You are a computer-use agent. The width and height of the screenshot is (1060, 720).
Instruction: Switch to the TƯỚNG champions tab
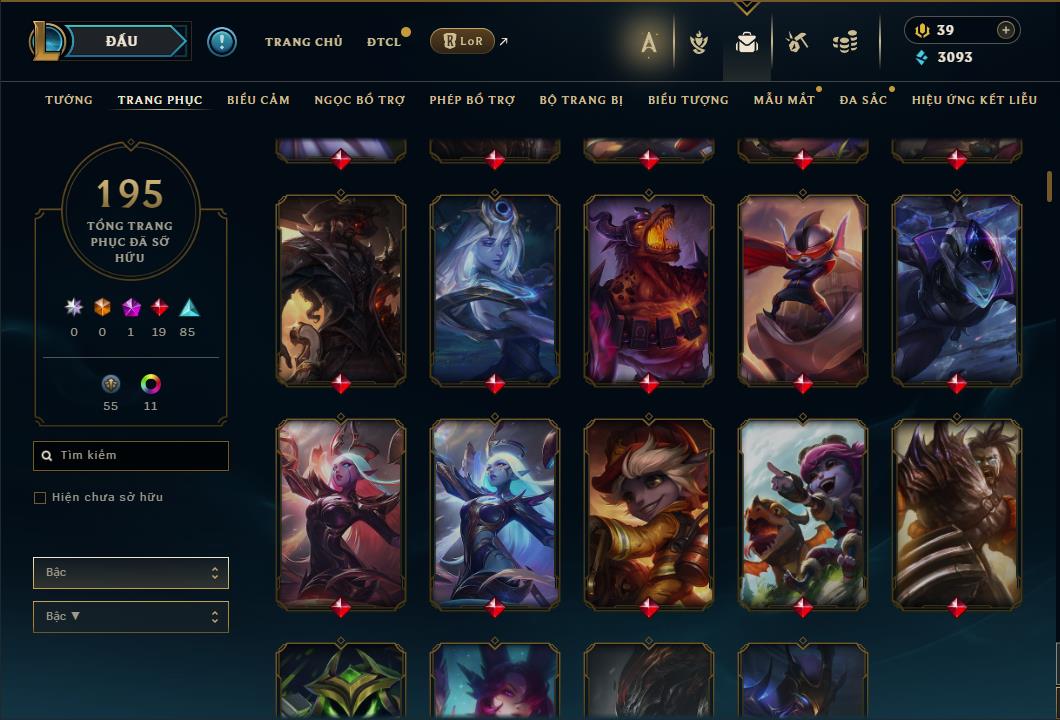click(69, 100)
